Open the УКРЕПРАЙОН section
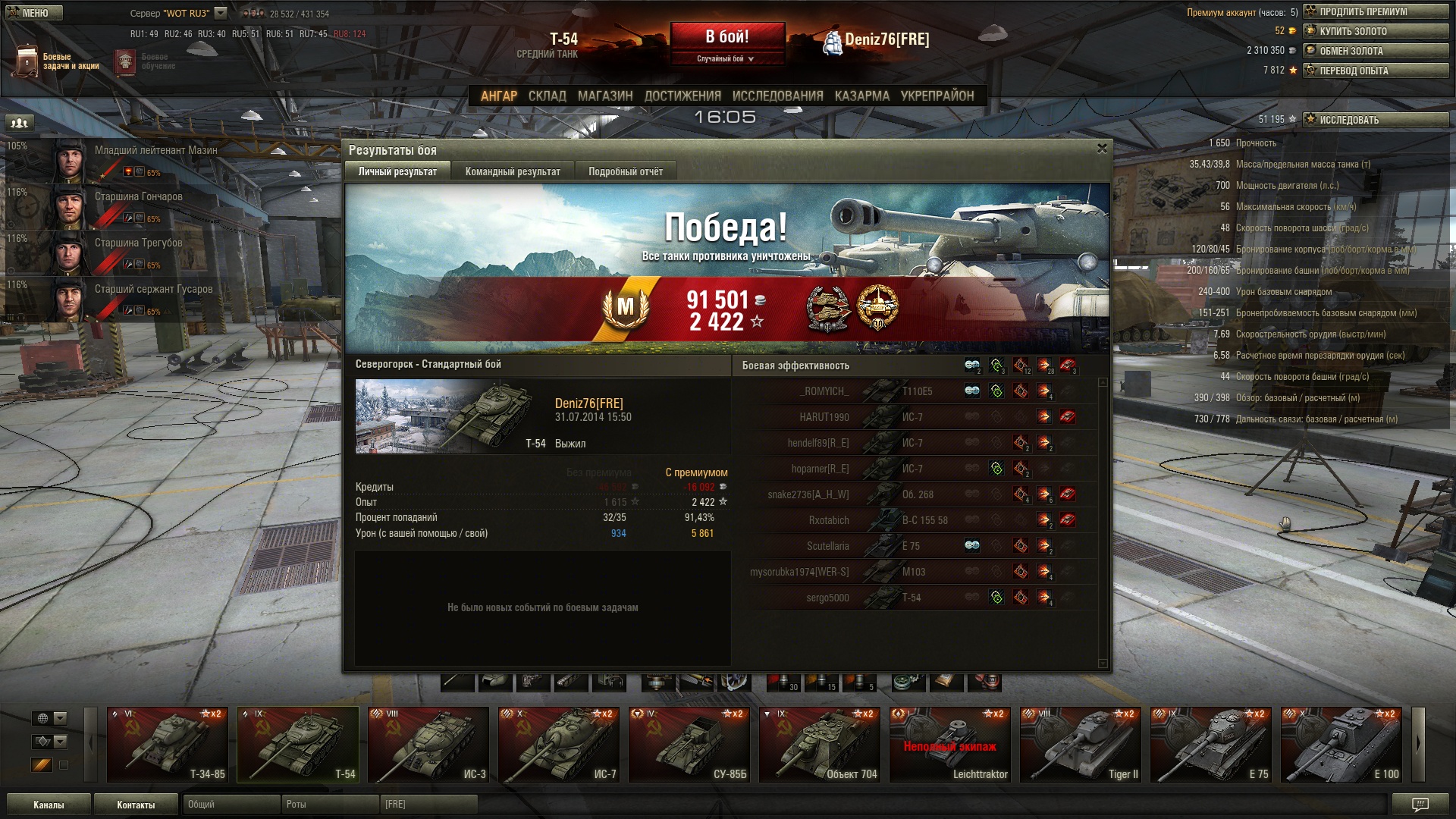This screenshot has width=1456, height=819. [x=937, y=96]
